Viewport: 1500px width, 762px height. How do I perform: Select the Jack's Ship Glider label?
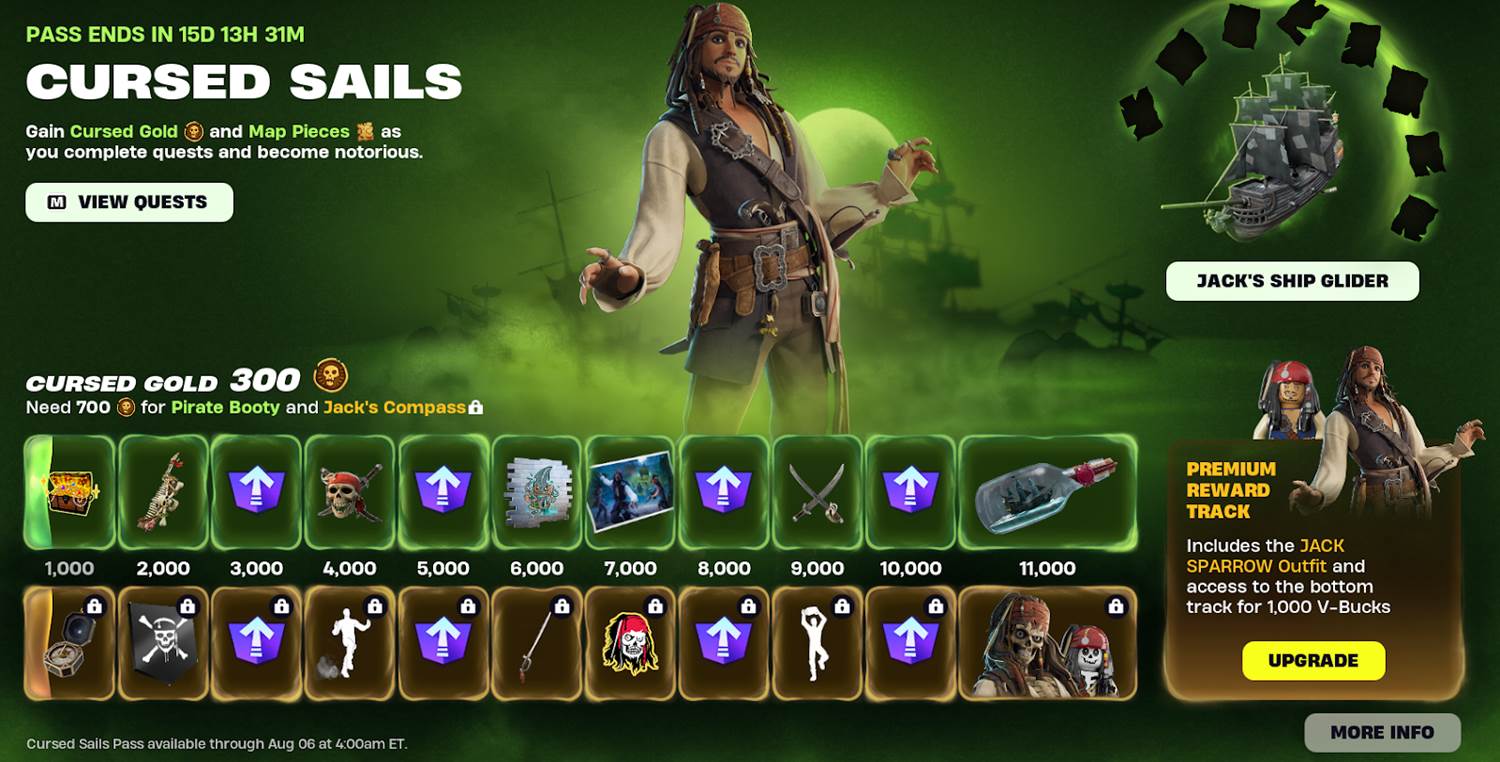click(1292, 281)
